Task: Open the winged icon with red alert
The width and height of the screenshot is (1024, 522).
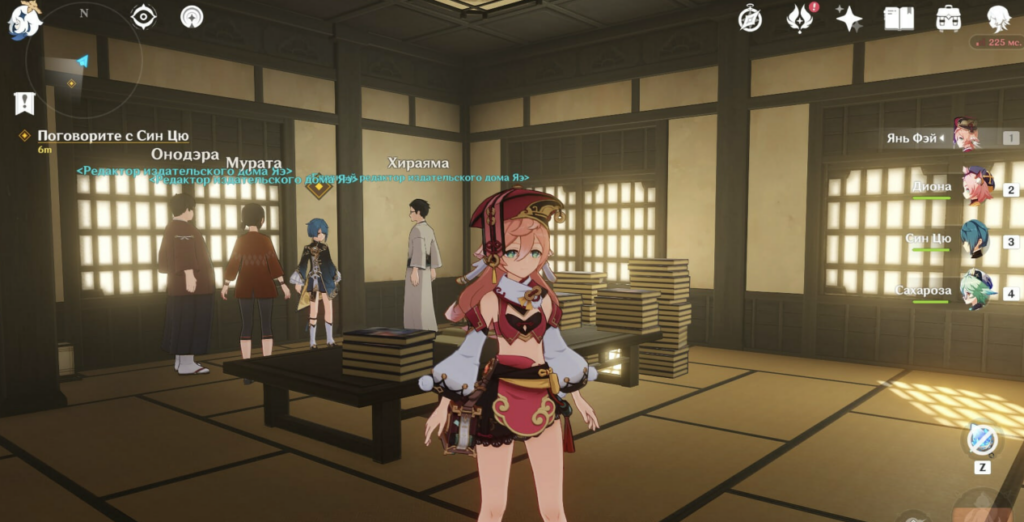Action: [800, 18]
